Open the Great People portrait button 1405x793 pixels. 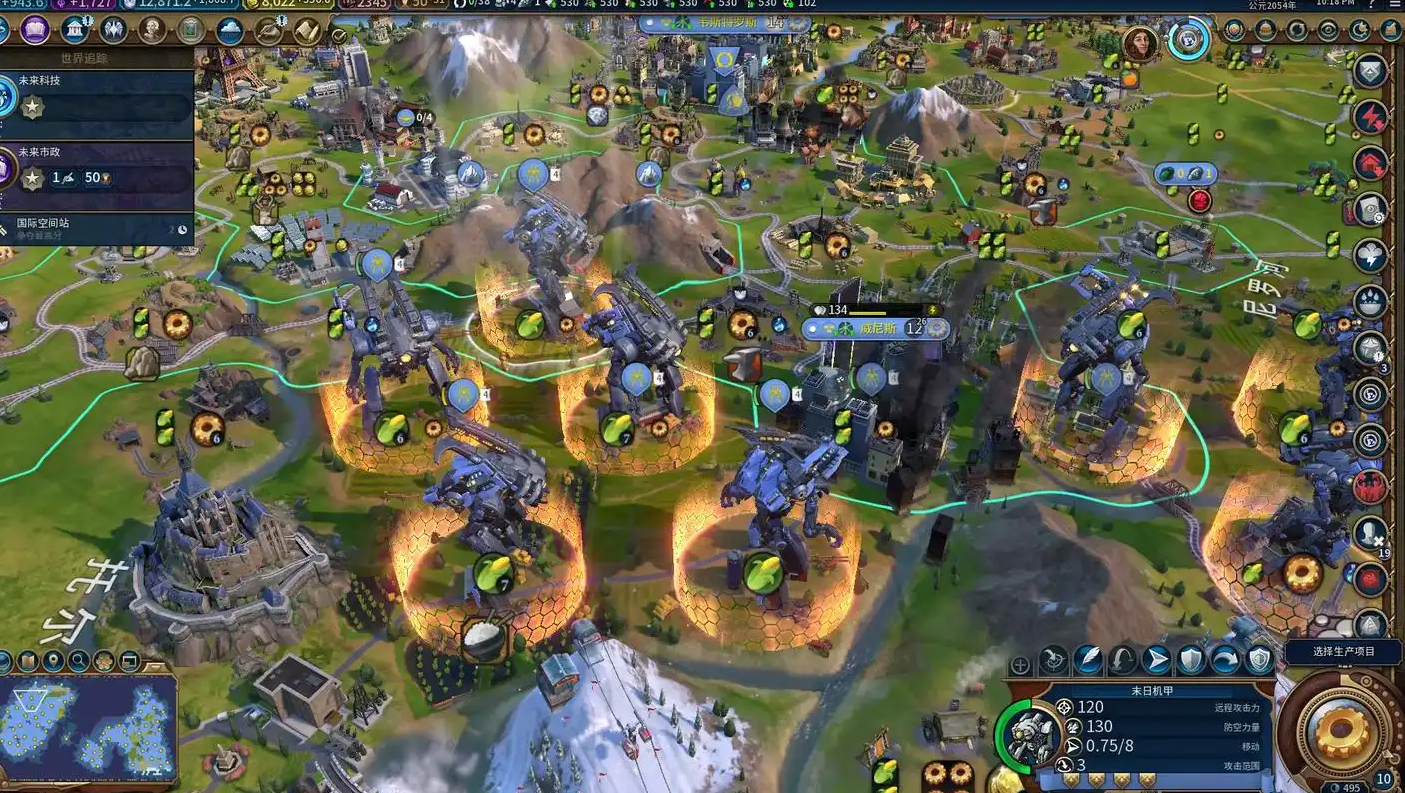(x=152, y=31)
